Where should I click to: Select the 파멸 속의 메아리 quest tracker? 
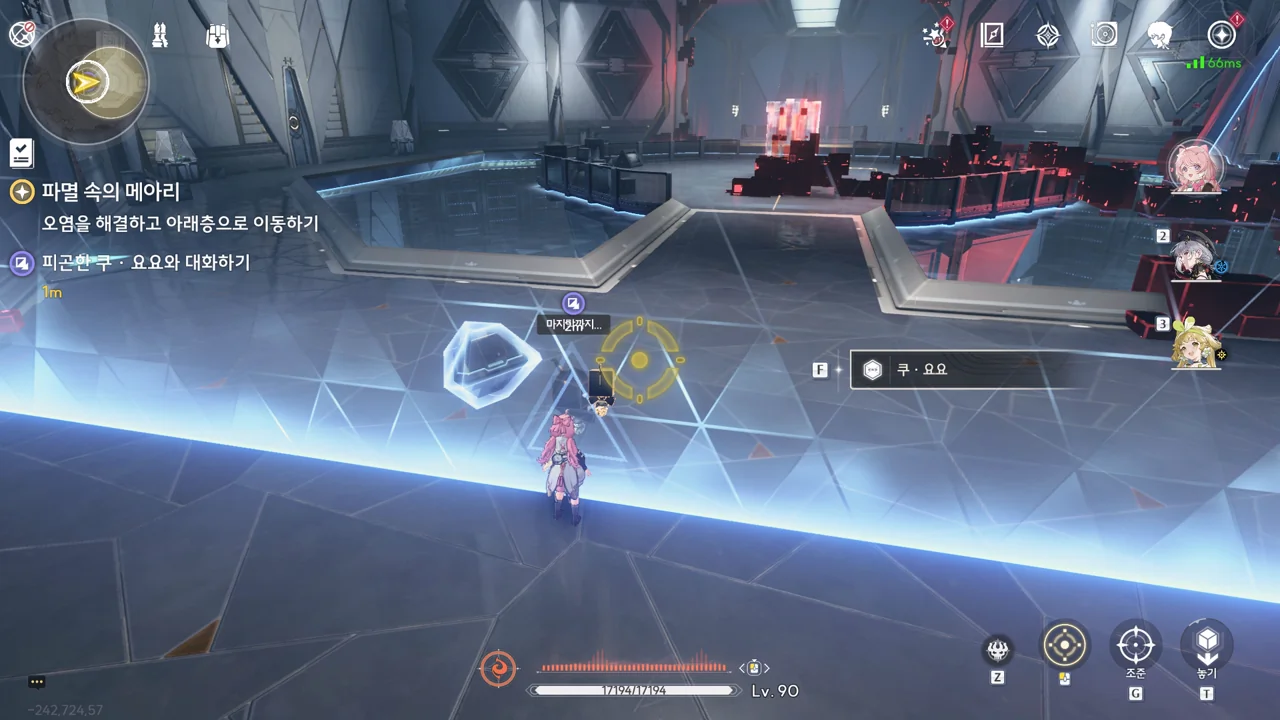(x=110, y=191)
